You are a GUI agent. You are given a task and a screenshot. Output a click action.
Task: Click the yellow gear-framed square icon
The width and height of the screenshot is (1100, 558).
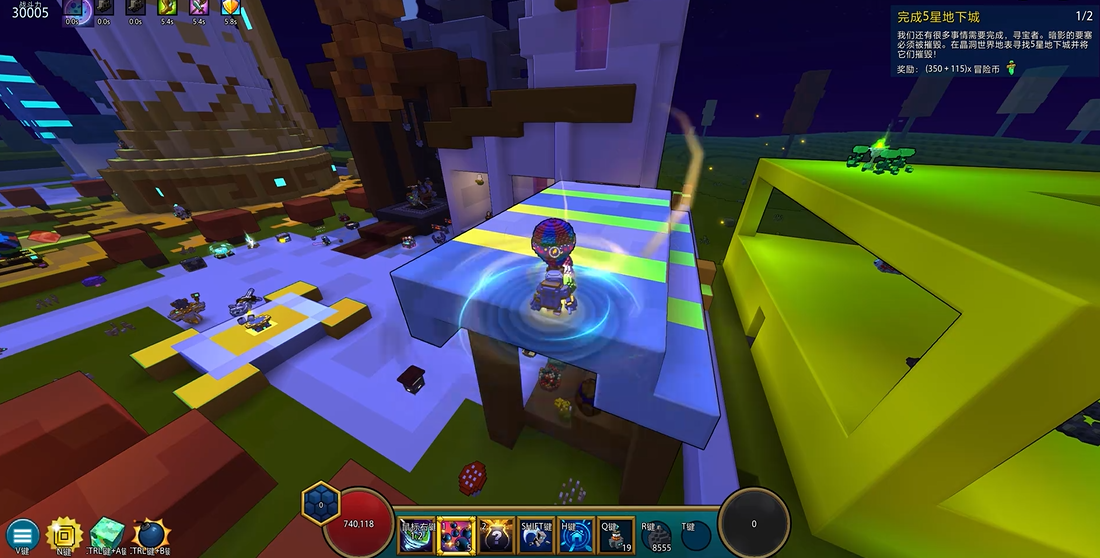coord(63,534)
